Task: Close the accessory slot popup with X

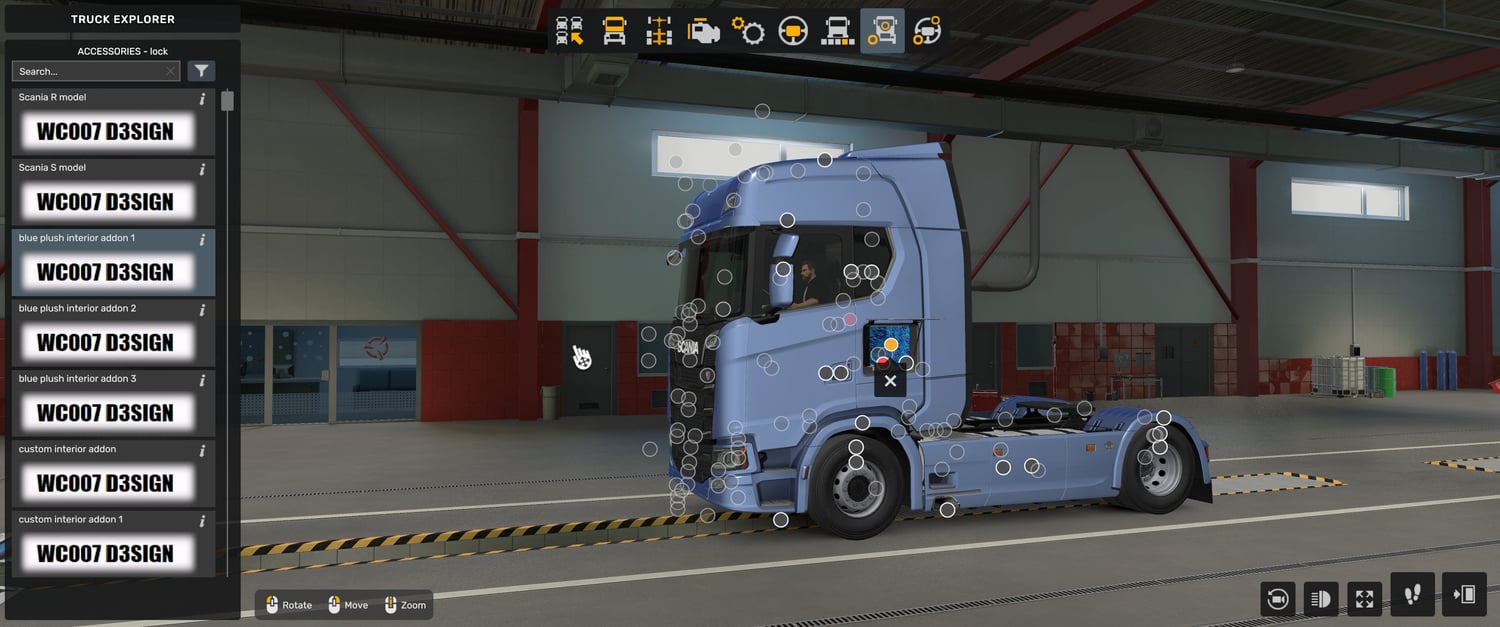Action: pos(890,381)
